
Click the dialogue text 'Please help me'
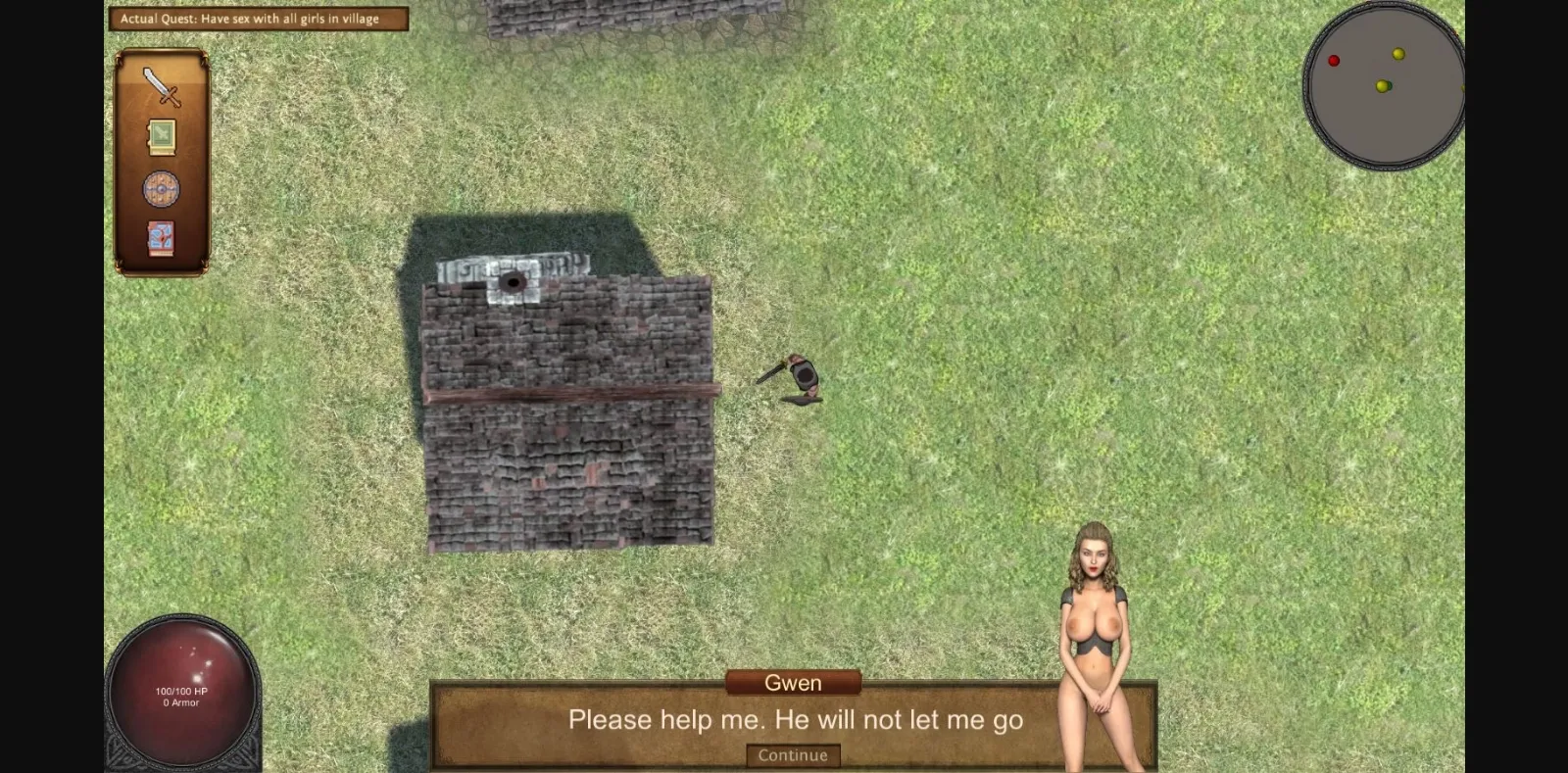click(x=794, y=719)
